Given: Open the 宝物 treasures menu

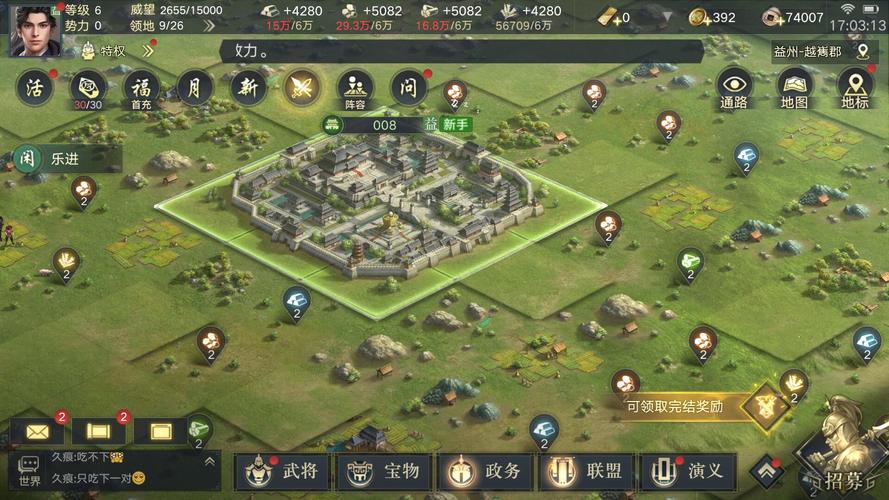Looking at the screenshot, I should tap(384, 471).
